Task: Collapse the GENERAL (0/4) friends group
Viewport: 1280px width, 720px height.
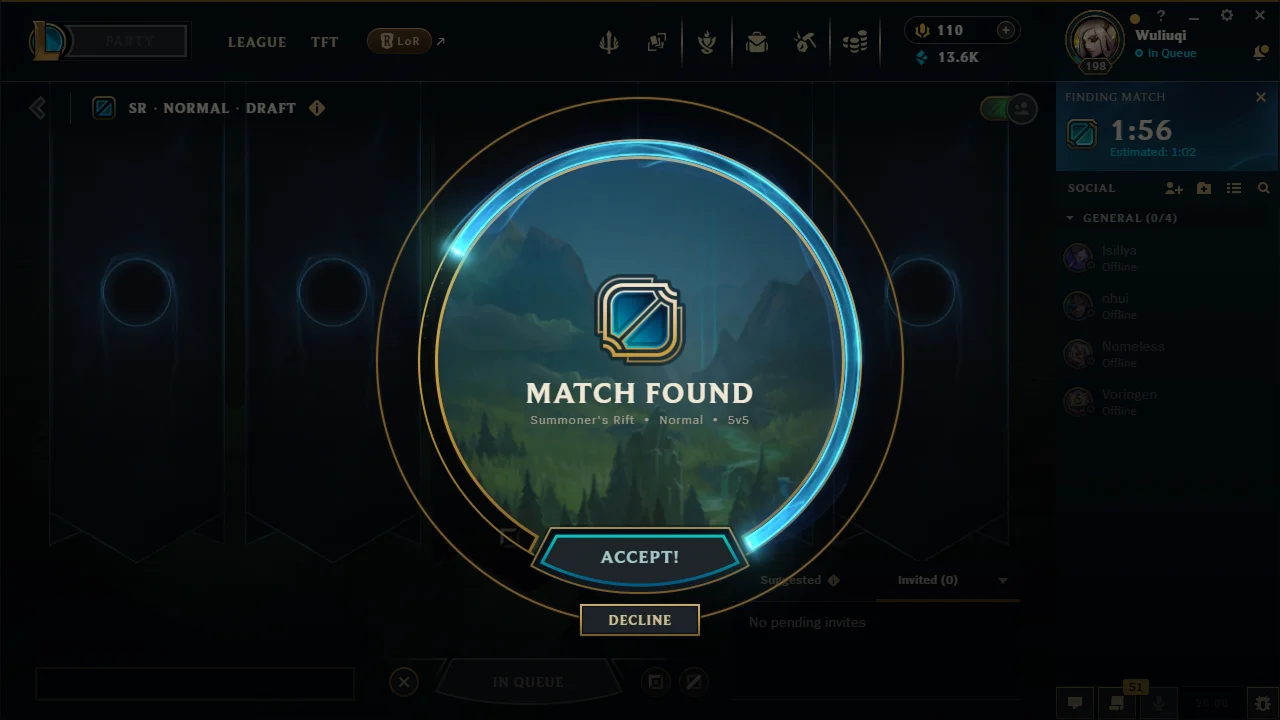Action: [1072, 218]
